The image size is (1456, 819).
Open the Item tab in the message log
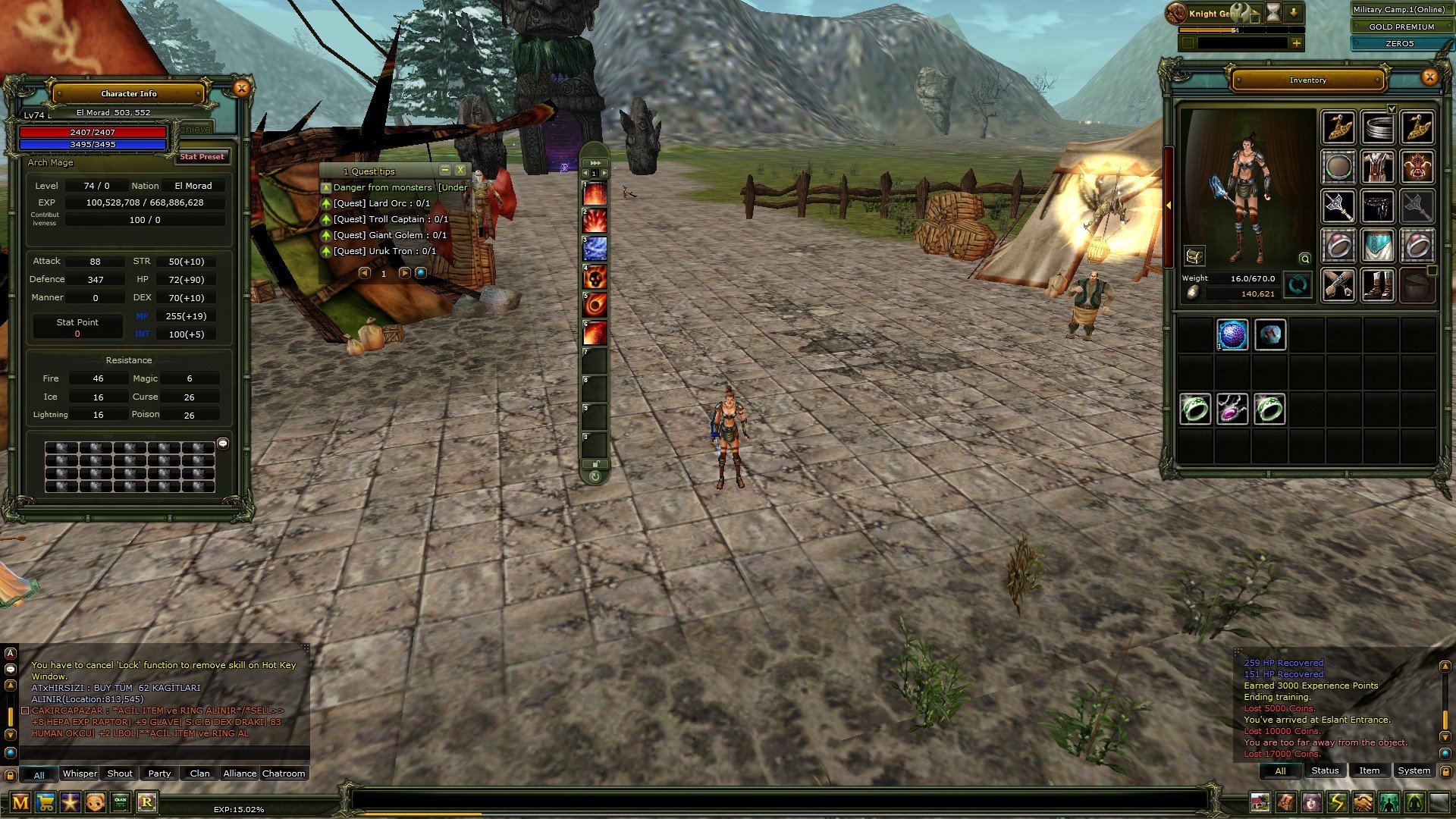(x=1370, y=770)
